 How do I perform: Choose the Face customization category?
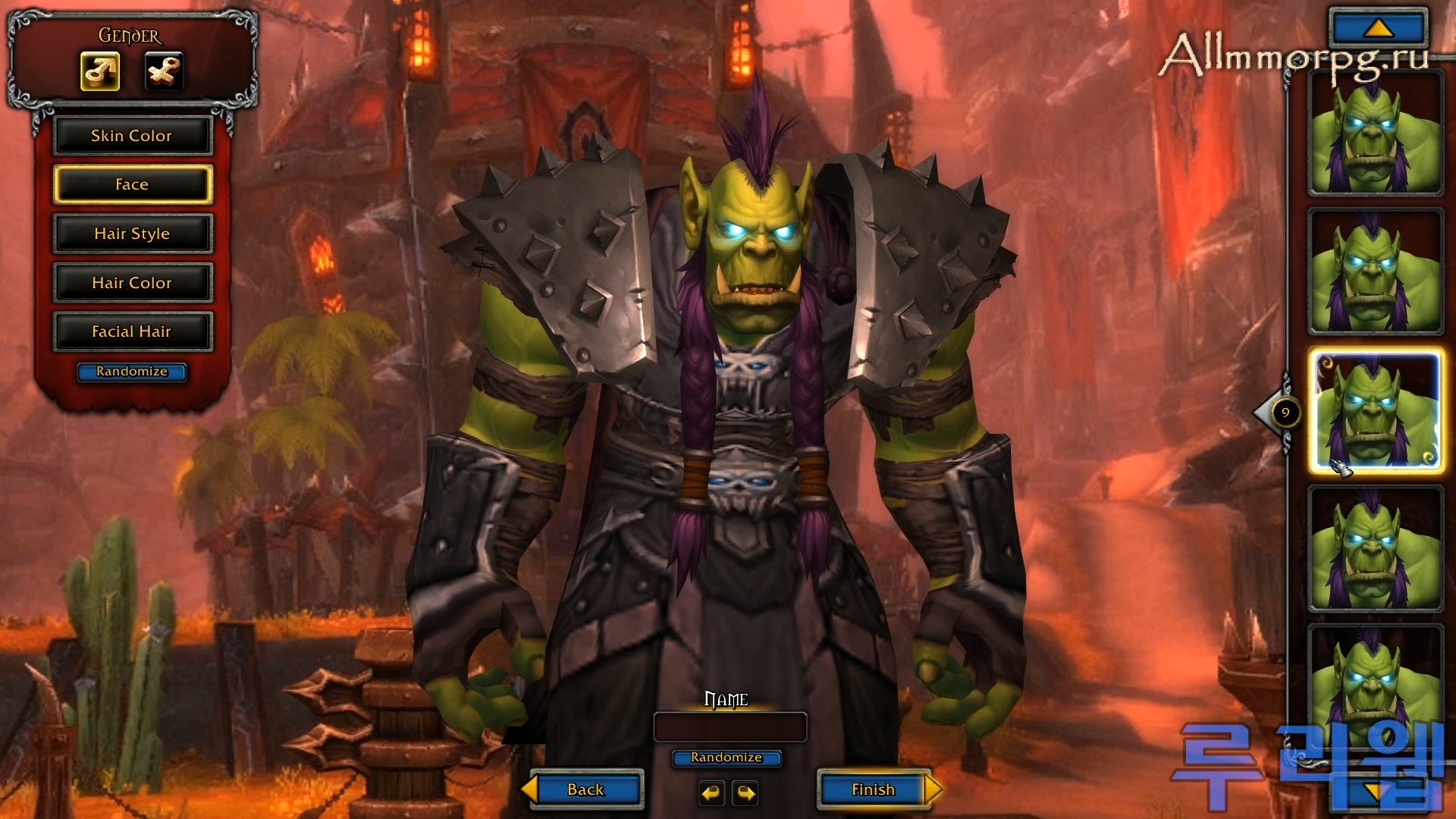coord(132,184)
